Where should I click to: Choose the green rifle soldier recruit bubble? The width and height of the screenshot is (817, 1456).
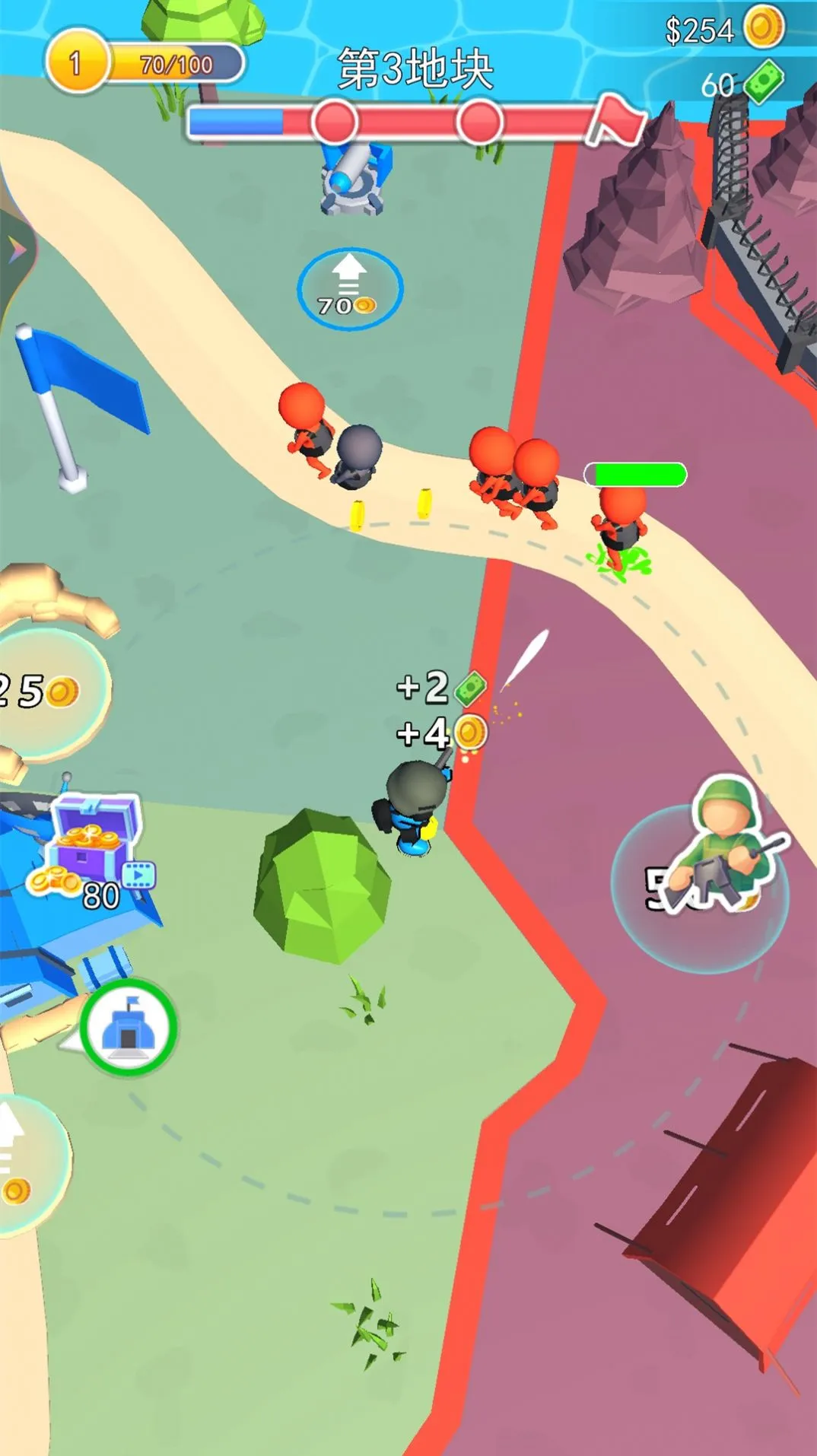pos(701,882)
